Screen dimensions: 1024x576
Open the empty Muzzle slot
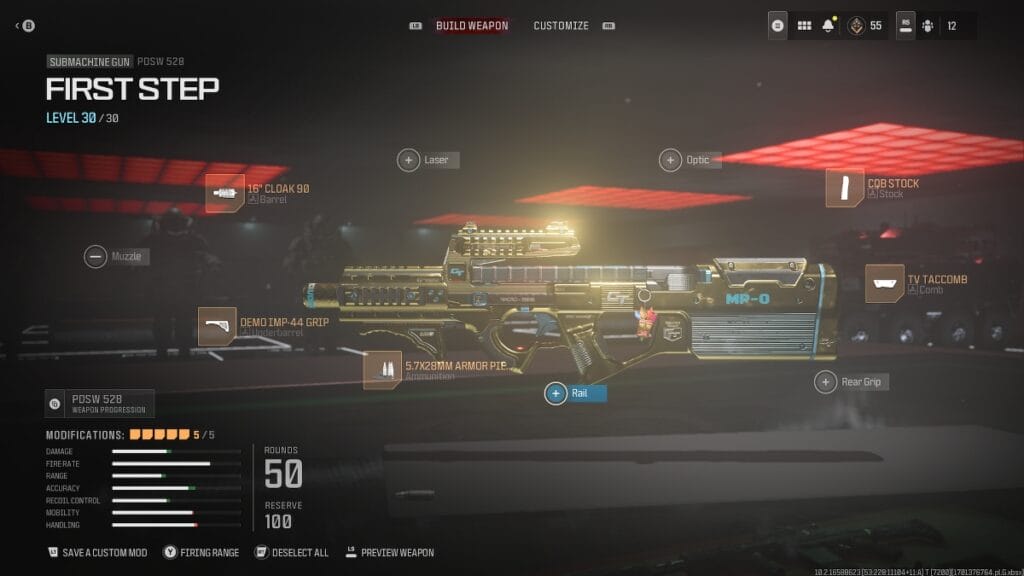click(x=96, y=257)
